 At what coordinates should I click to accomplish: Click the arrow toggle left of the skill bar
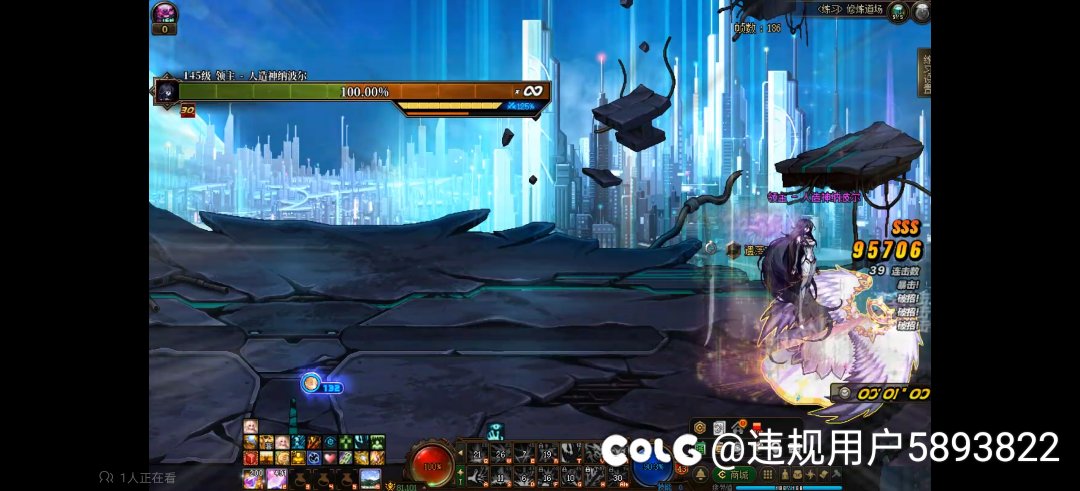click(460, 455)
